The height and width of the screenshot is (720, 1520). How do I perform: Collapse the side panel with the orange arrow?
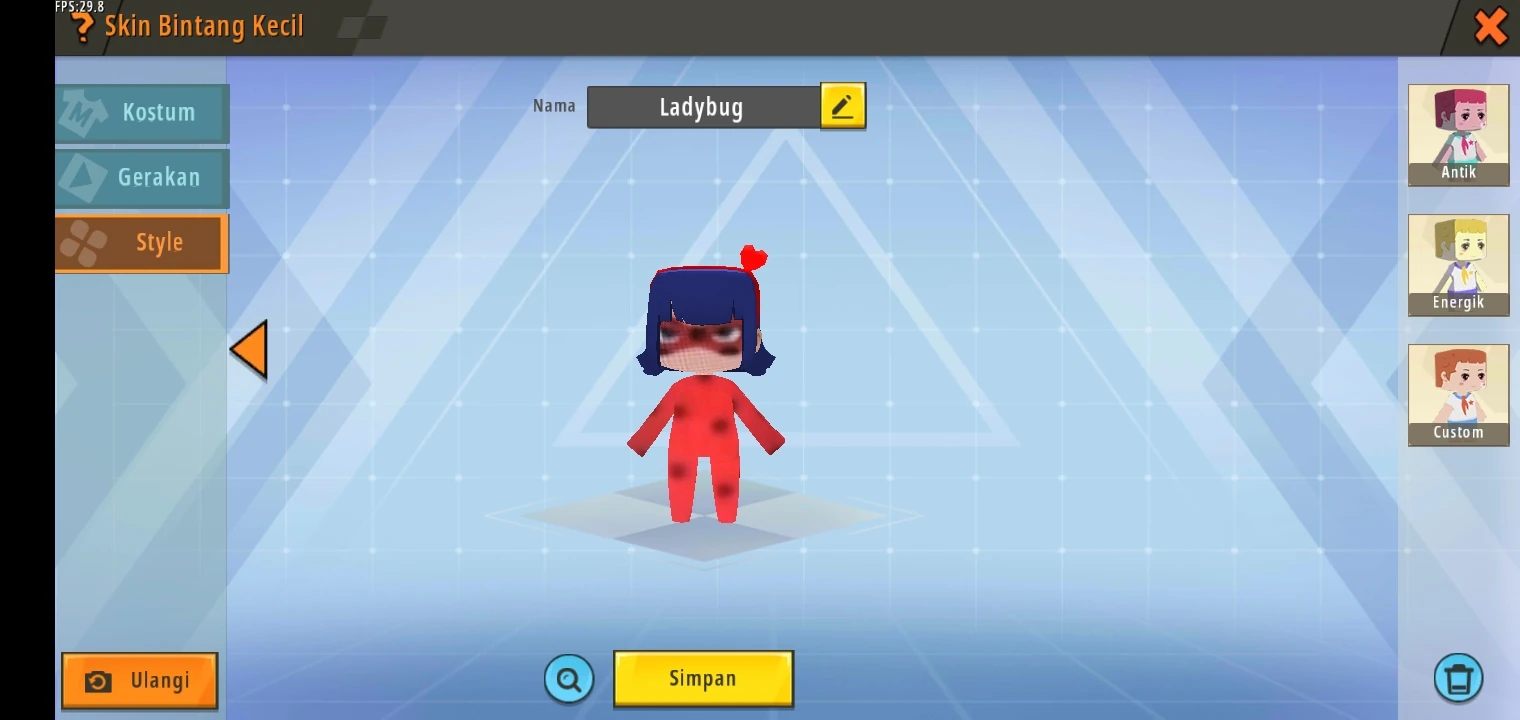pos(248,349)
